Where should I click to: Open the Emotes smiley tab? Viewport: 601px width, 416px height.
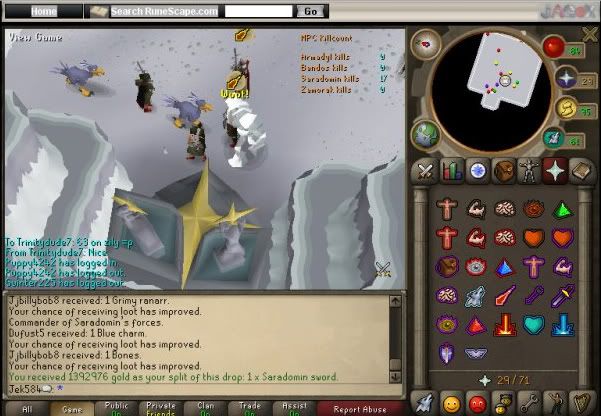[x=449, y=403]
